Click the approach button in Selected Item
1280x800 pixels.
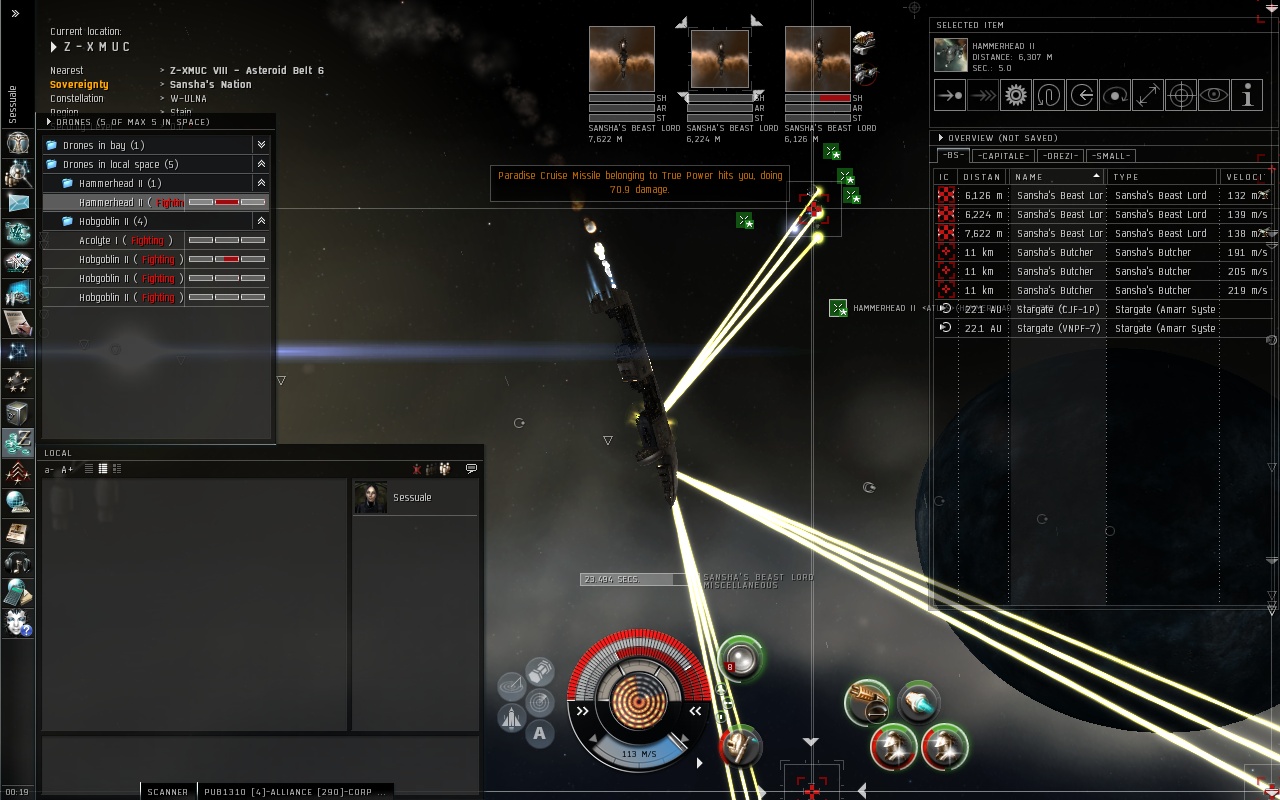(x=949, y=95)
